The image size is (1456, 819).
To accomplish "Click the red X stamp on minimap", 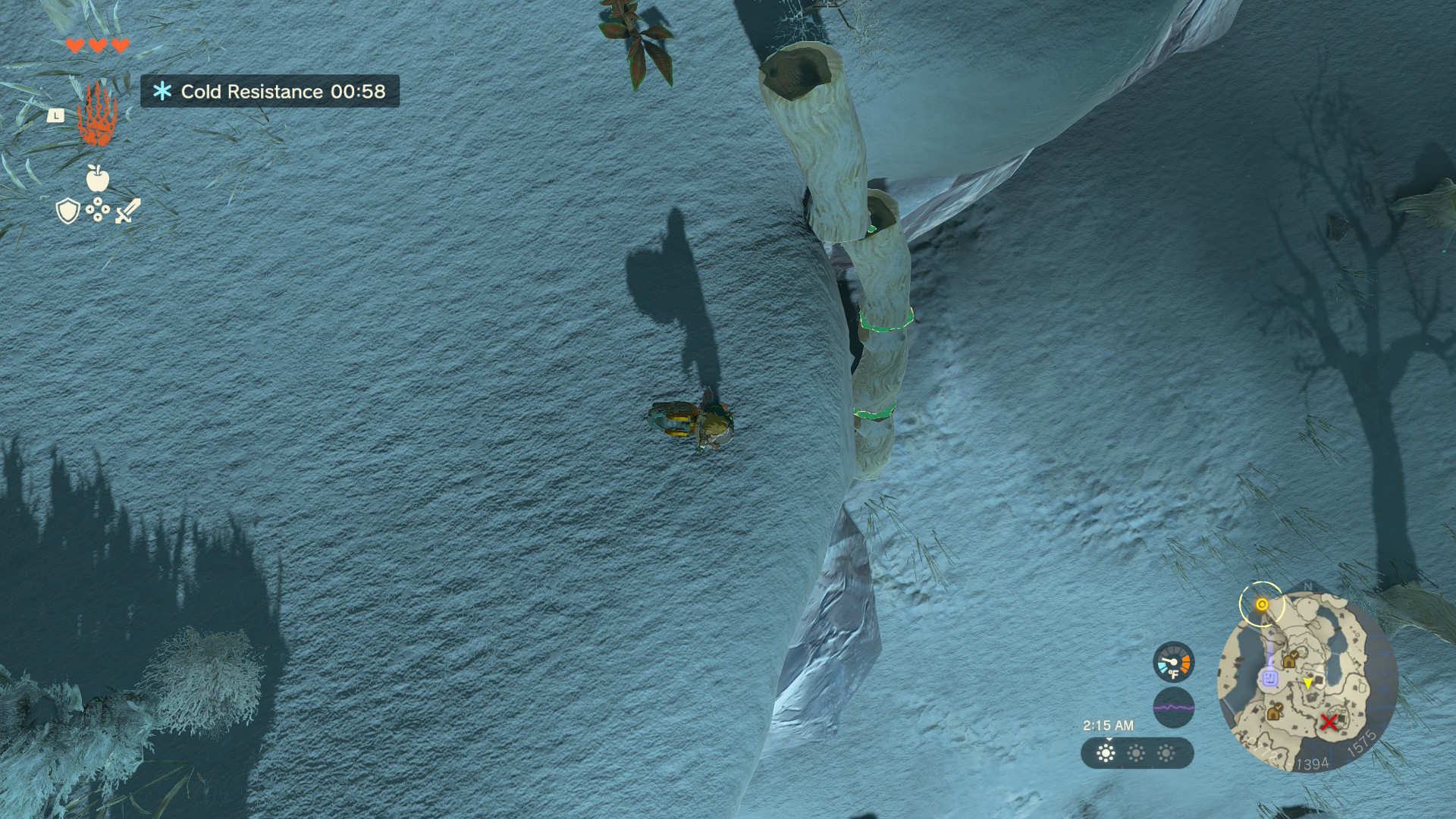I will tap(1329, 722).
